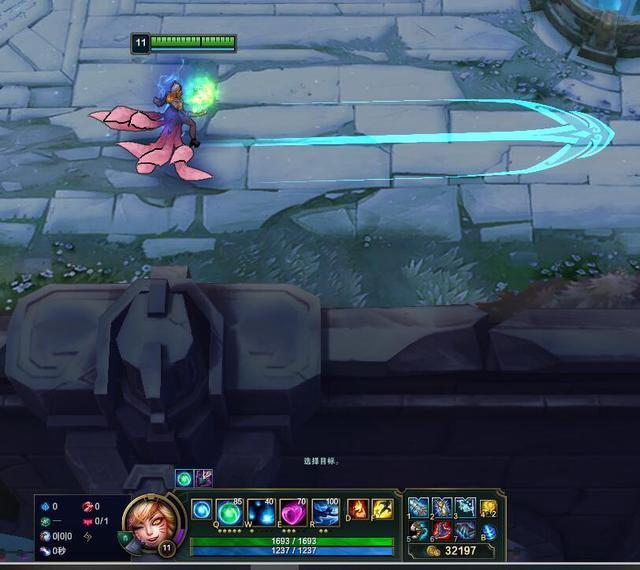The image size is (640, 570).
Task: Click the item in slot 7
Action: (x=465, y=531)
